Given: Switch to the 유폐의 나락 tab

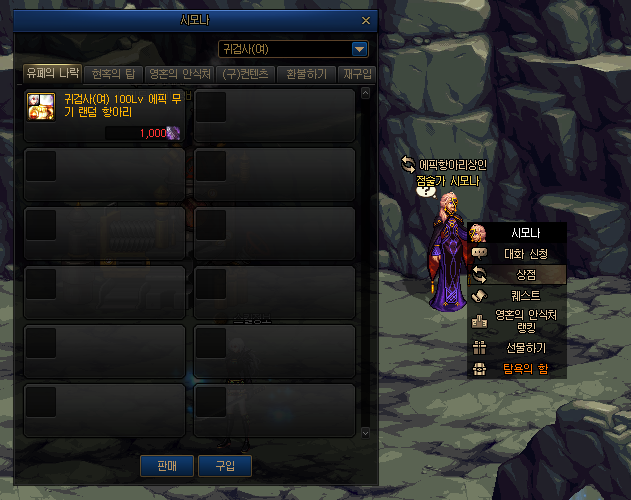Looking at the screenshot, I should coord(53,73).
